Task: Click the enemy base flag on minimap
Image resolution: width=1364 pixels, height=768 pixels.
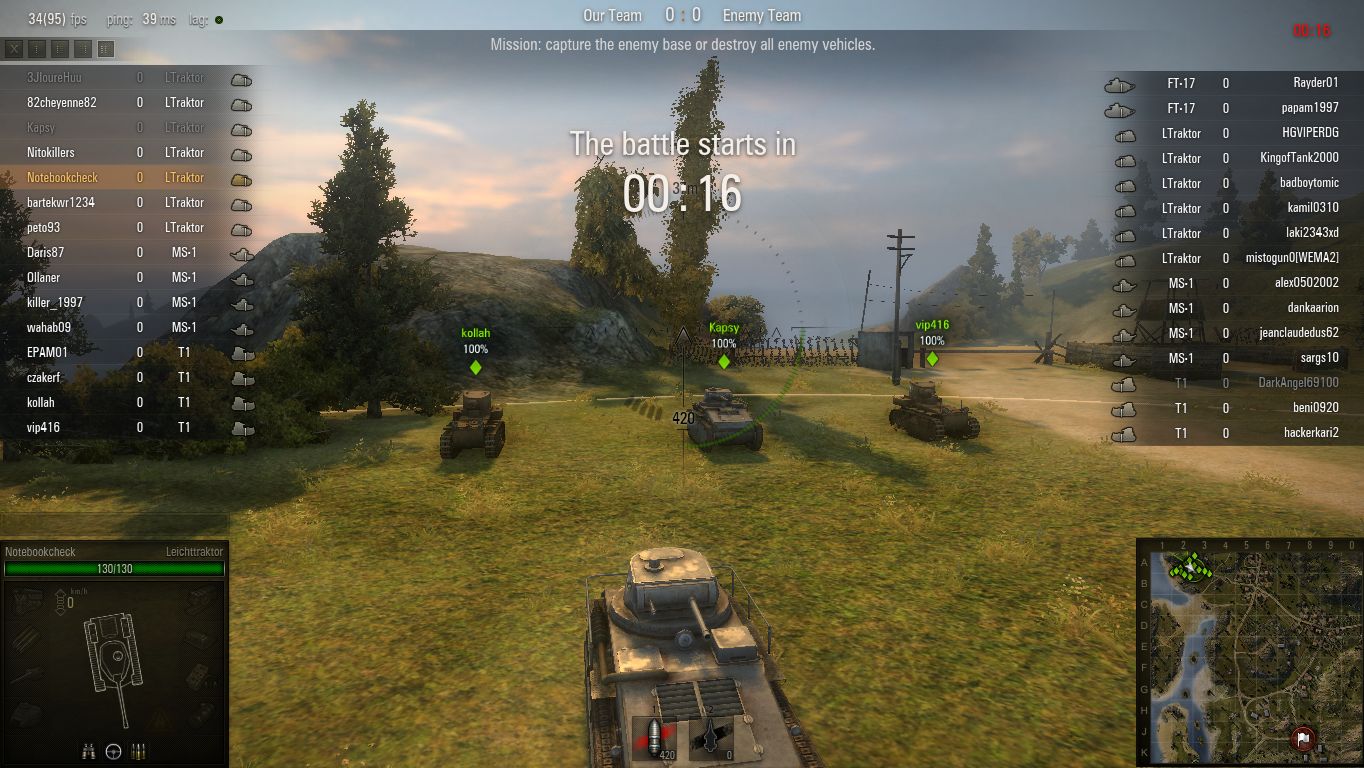Action: [1302, 740]
